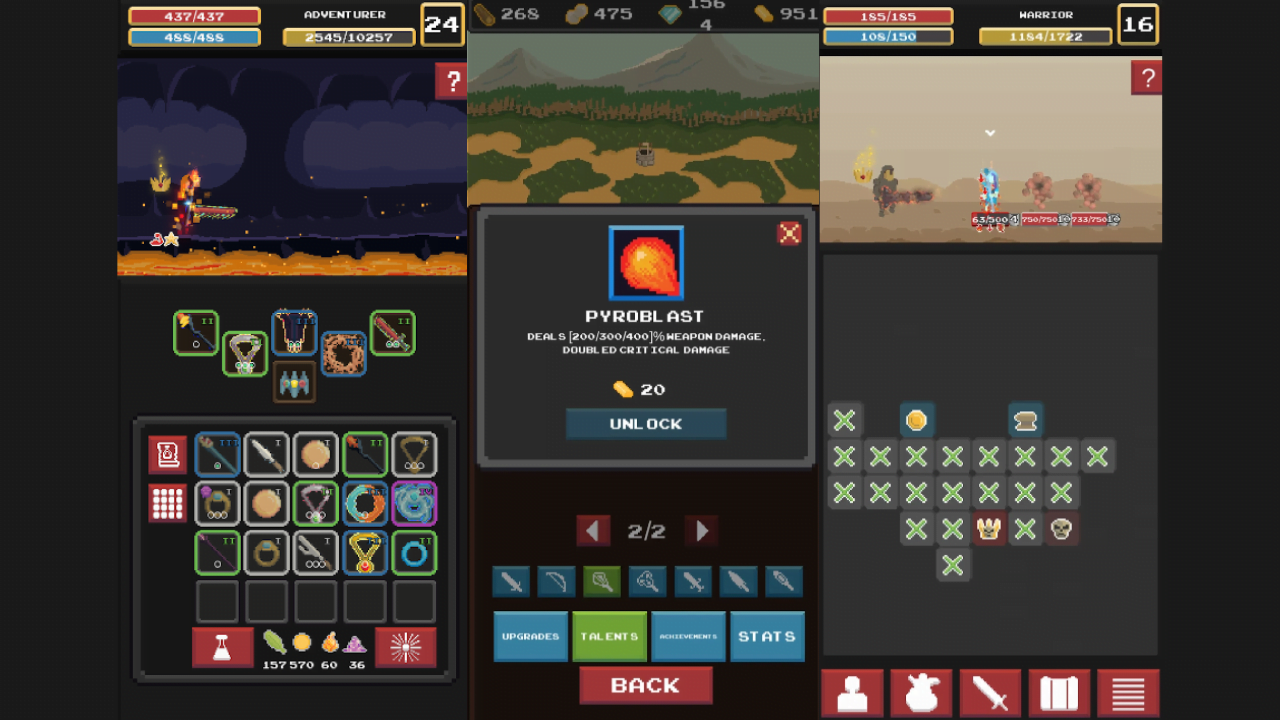
Task: Click the right arrow to view next talent page
Action: tap(699, 531)
